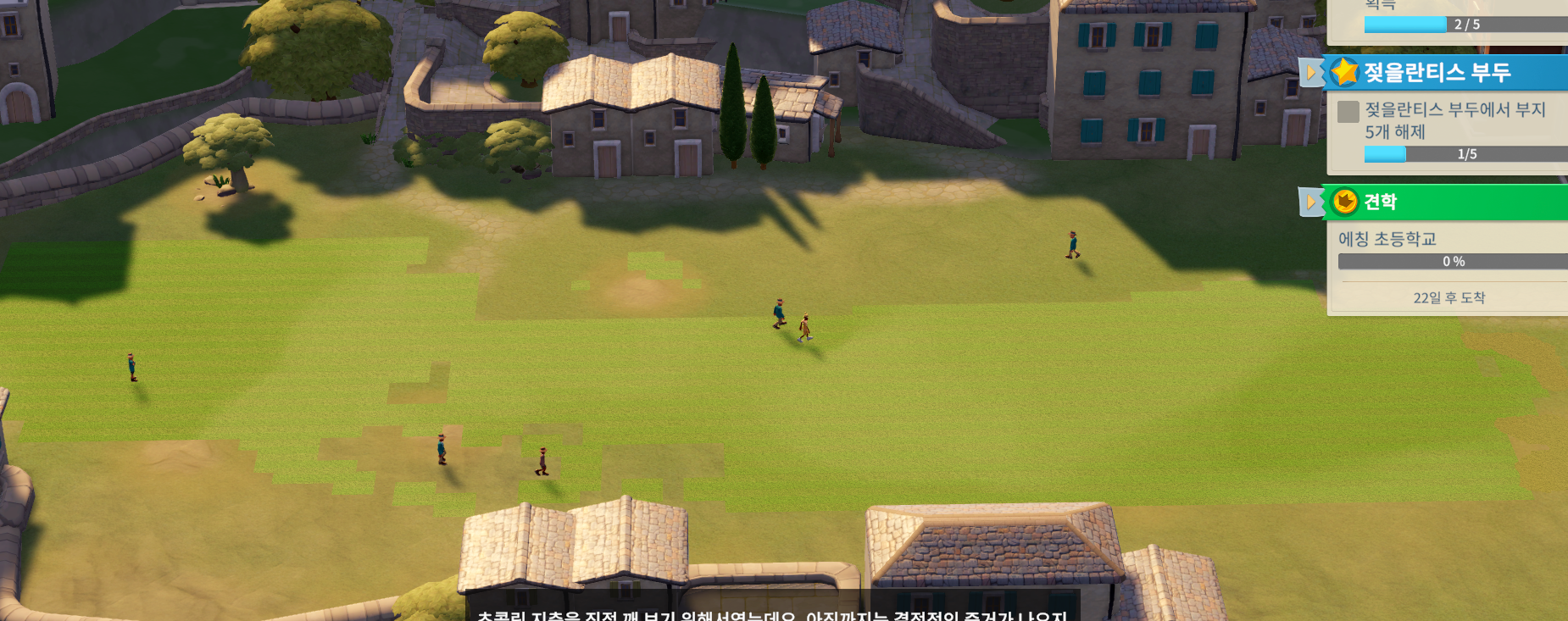Select the 견학 quest title banner
Image resolution: width=1568 pixels, height=621 pixels.
coord(1441,202)
